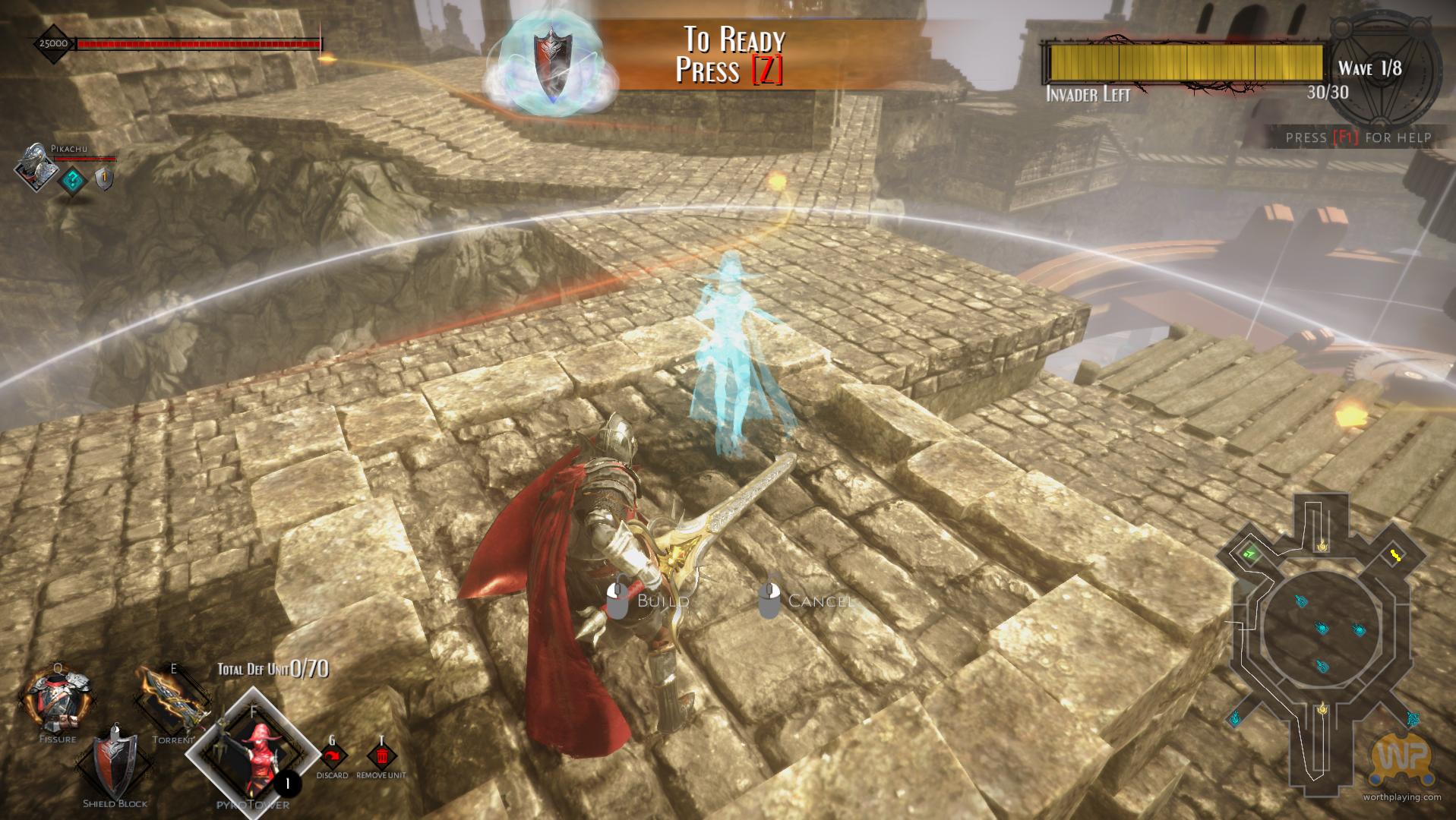The width and height of the screenshot is (1456, 820).
Task: Select Pikachu's knight portrait
Action: 36,164
